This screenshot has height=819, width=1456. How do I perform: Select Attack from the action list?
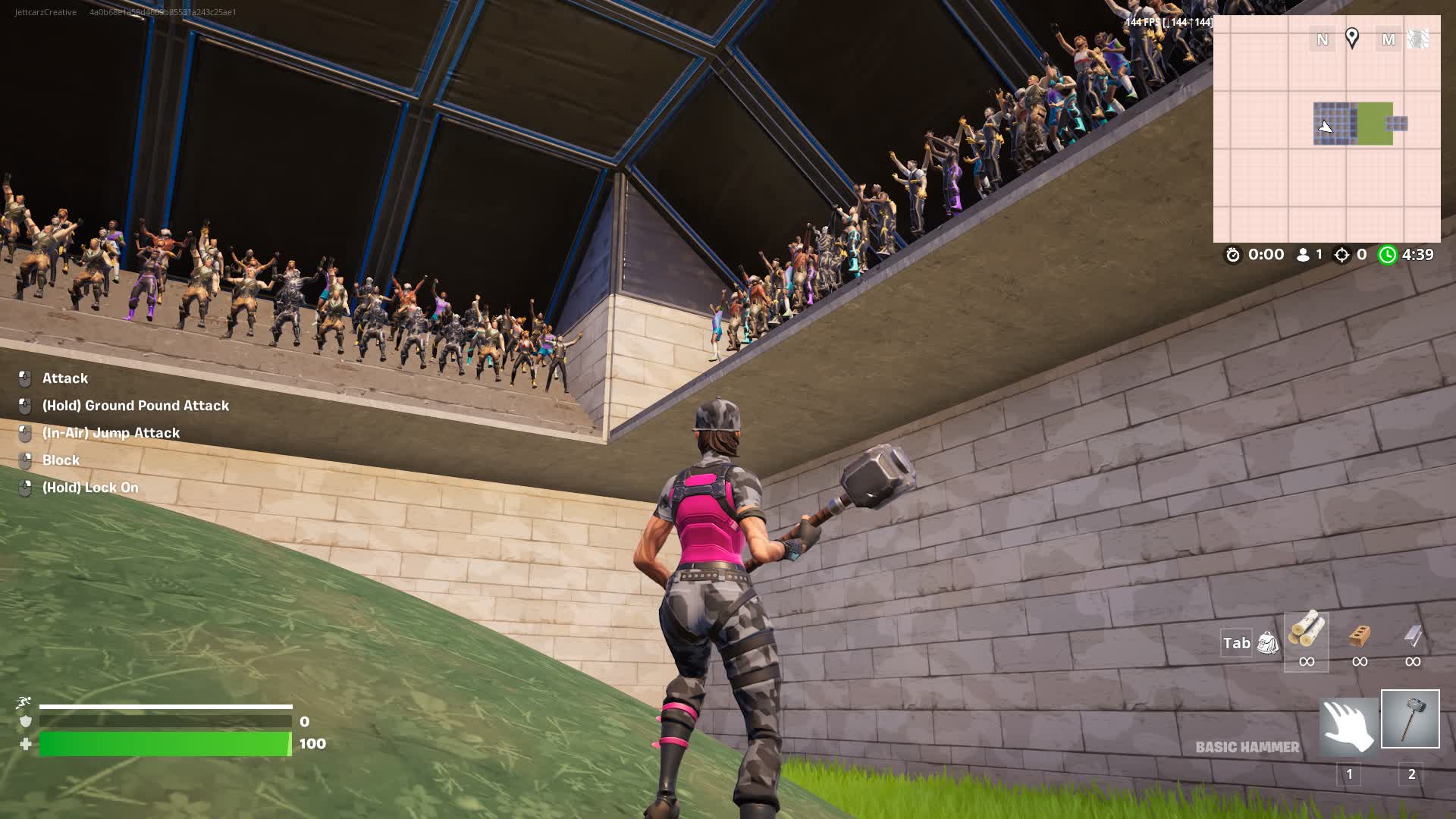point(64,378)
